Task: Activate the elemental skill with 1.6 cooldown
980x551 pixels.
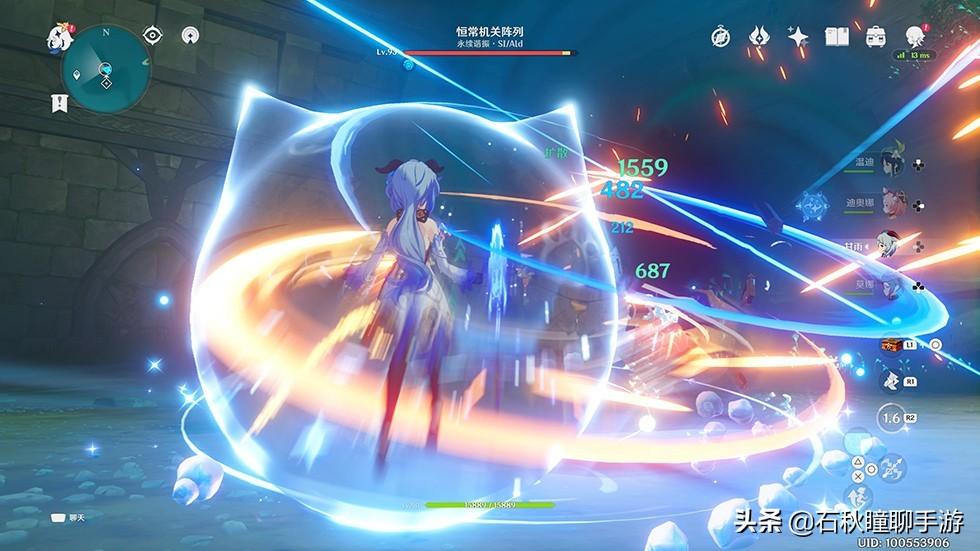Action: point(892,418)
